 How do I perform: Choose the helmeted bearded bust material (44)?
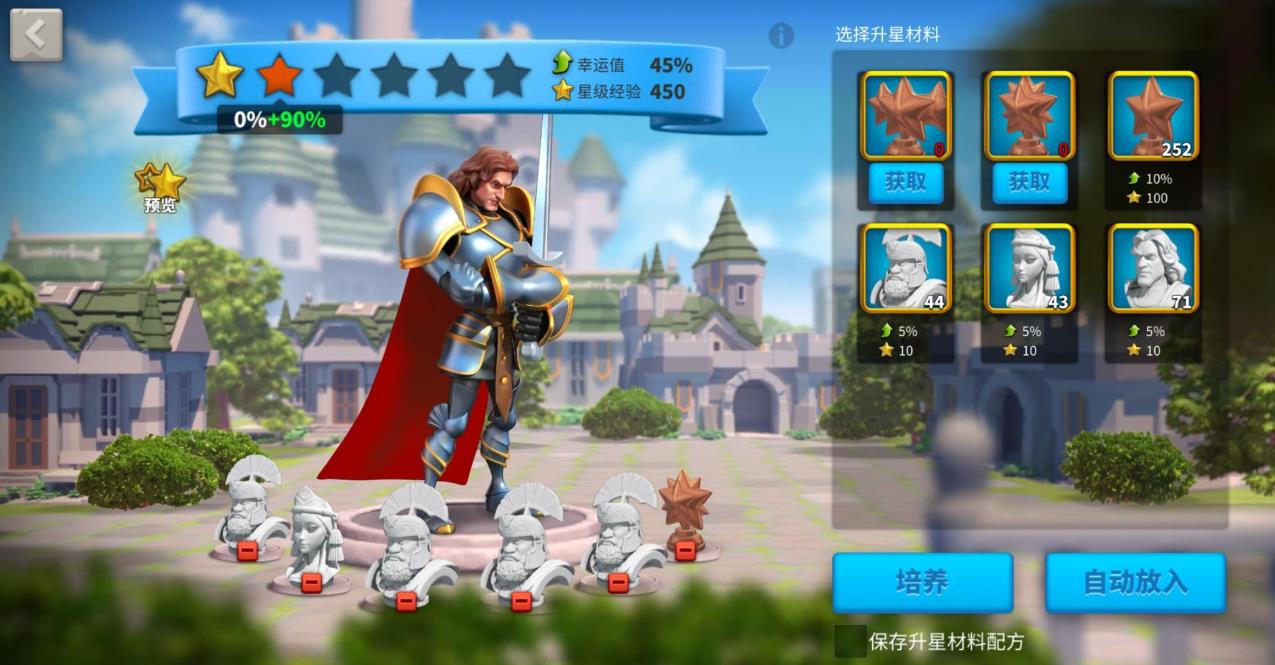point(906,268)
